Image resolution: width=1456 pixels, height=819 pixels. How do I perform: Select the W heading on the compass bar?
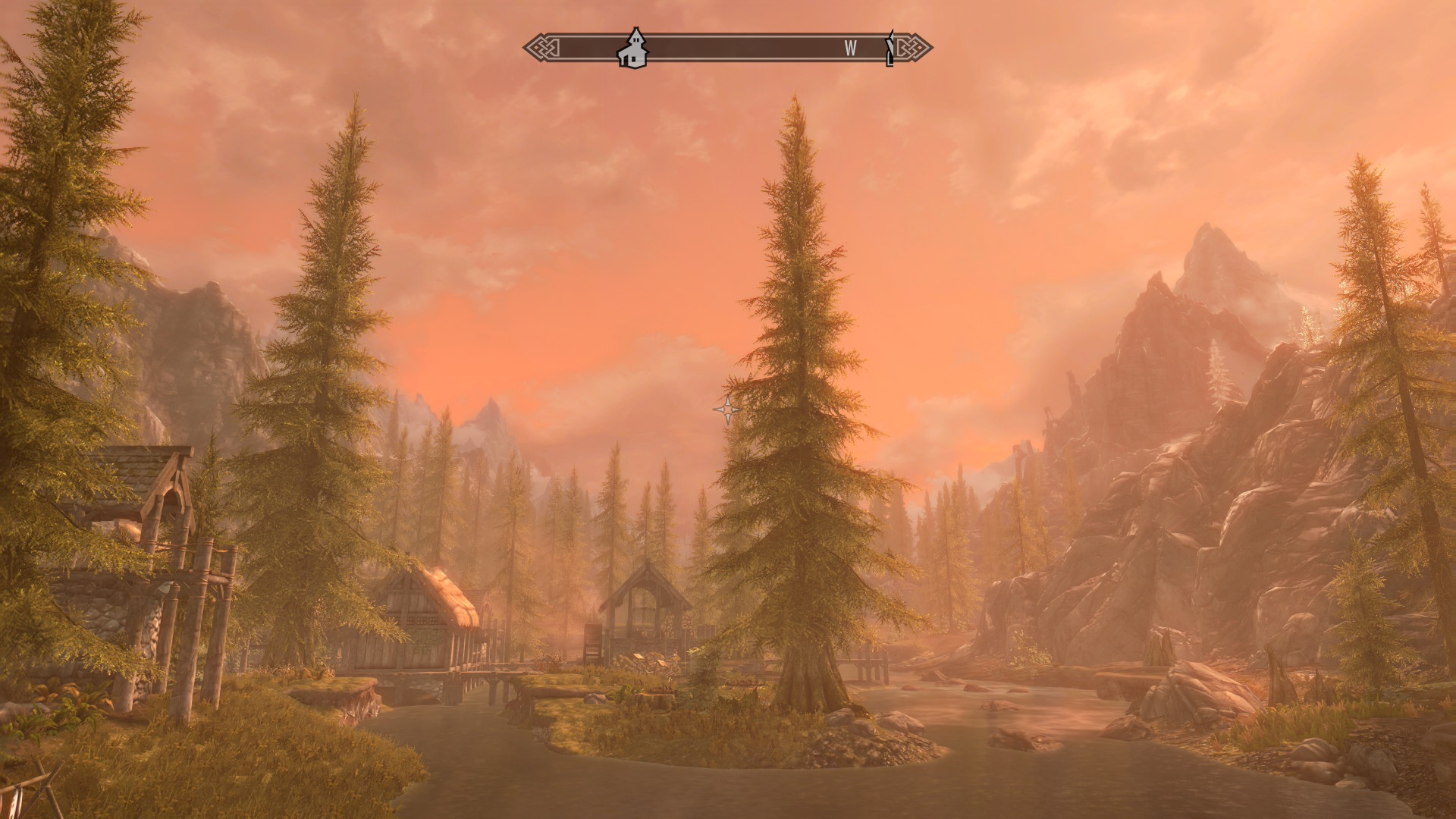click(x=850, y=49)
